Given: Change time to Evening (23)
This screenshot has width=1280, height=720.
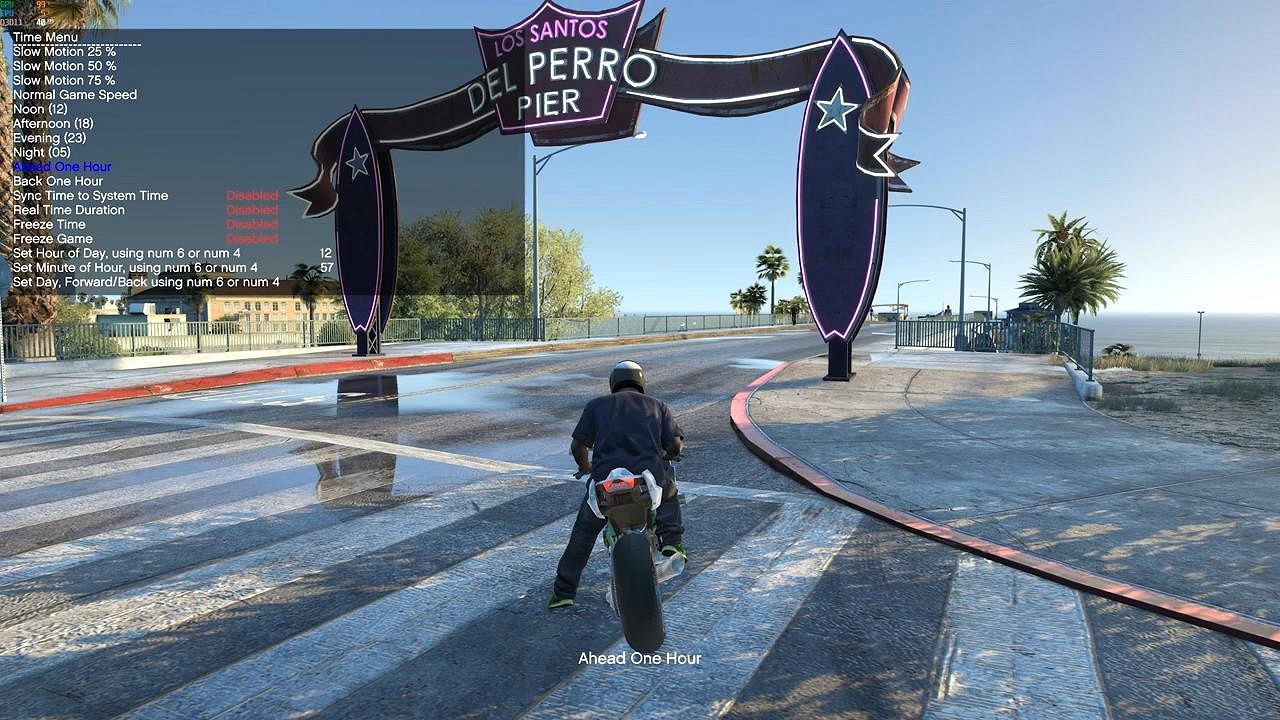Looking at the screenshot, I should [50, 137].
